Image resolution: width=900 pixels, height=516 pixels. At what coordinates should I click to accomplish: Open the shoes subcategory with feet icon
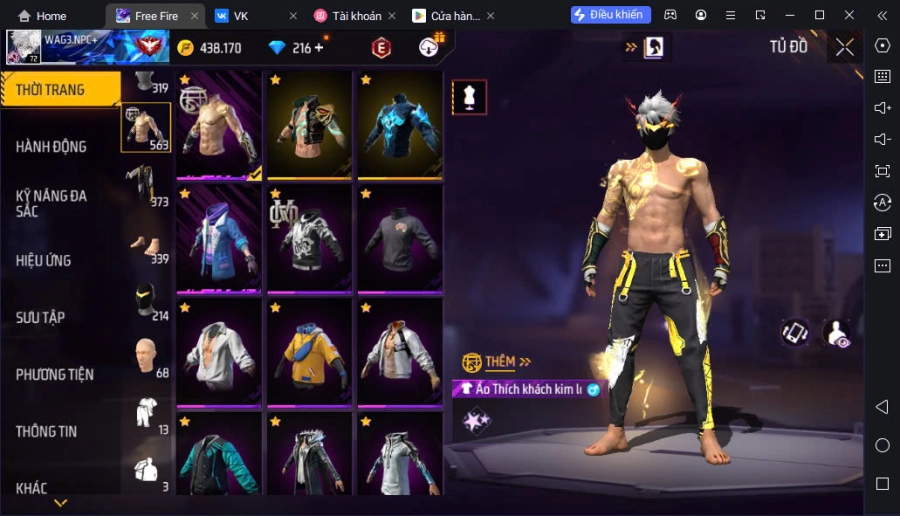point(144,245)
